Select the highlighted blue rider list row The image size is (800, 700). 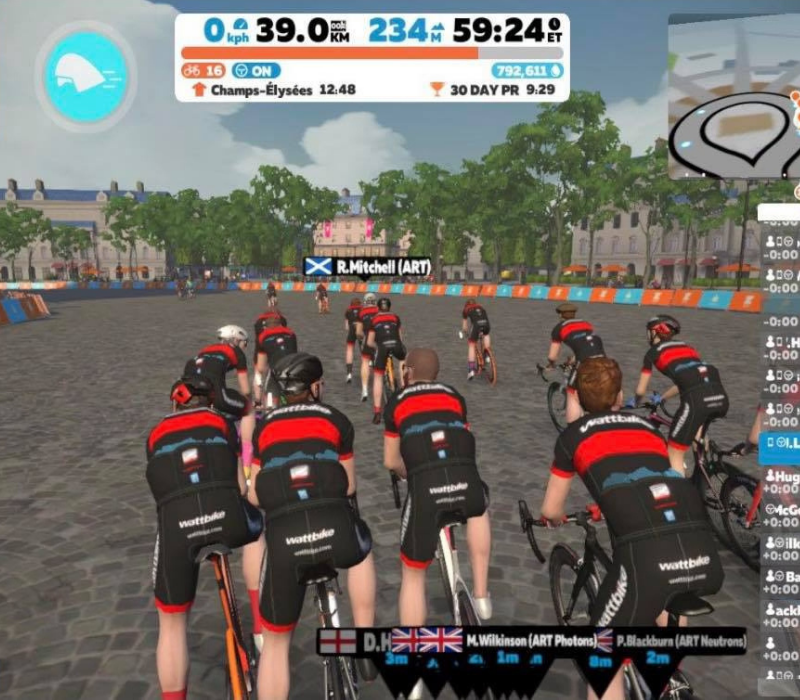click(x=779, y=443)
